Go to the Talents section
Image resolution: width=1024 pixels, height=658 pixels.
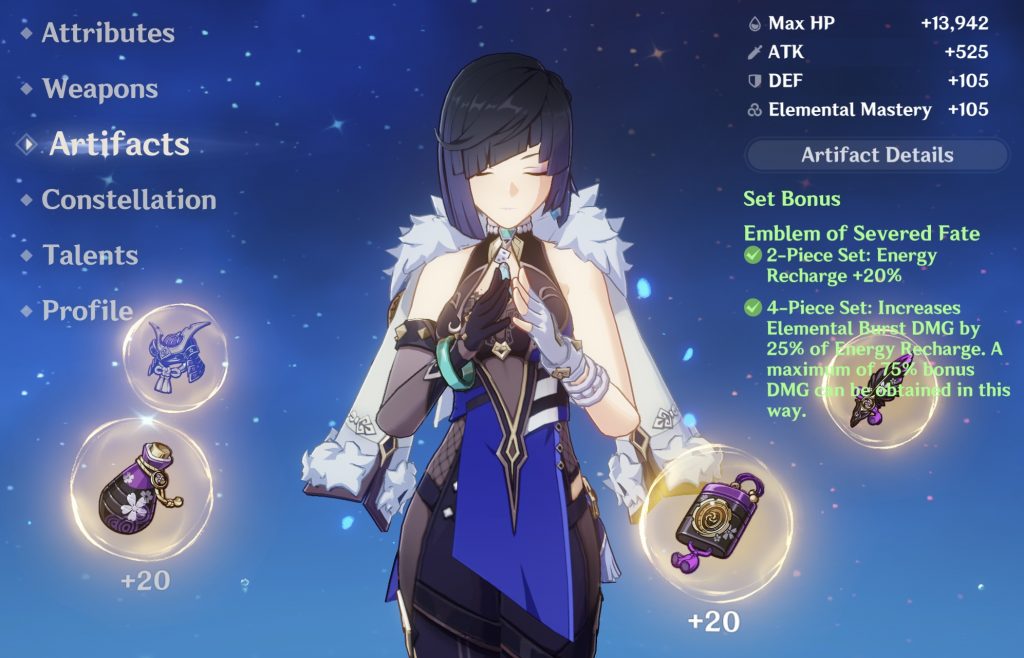(92, 255)
